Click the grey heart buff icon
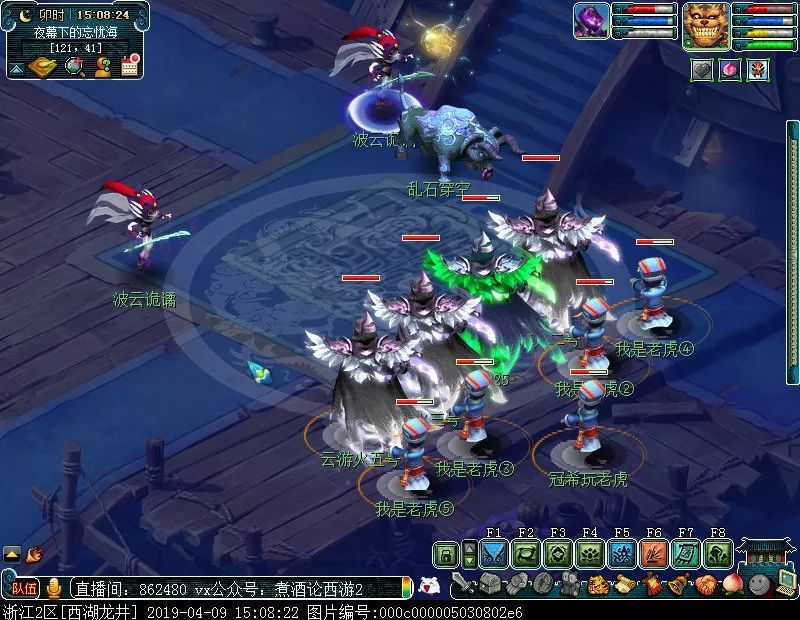800x620 pixels. 702,70
